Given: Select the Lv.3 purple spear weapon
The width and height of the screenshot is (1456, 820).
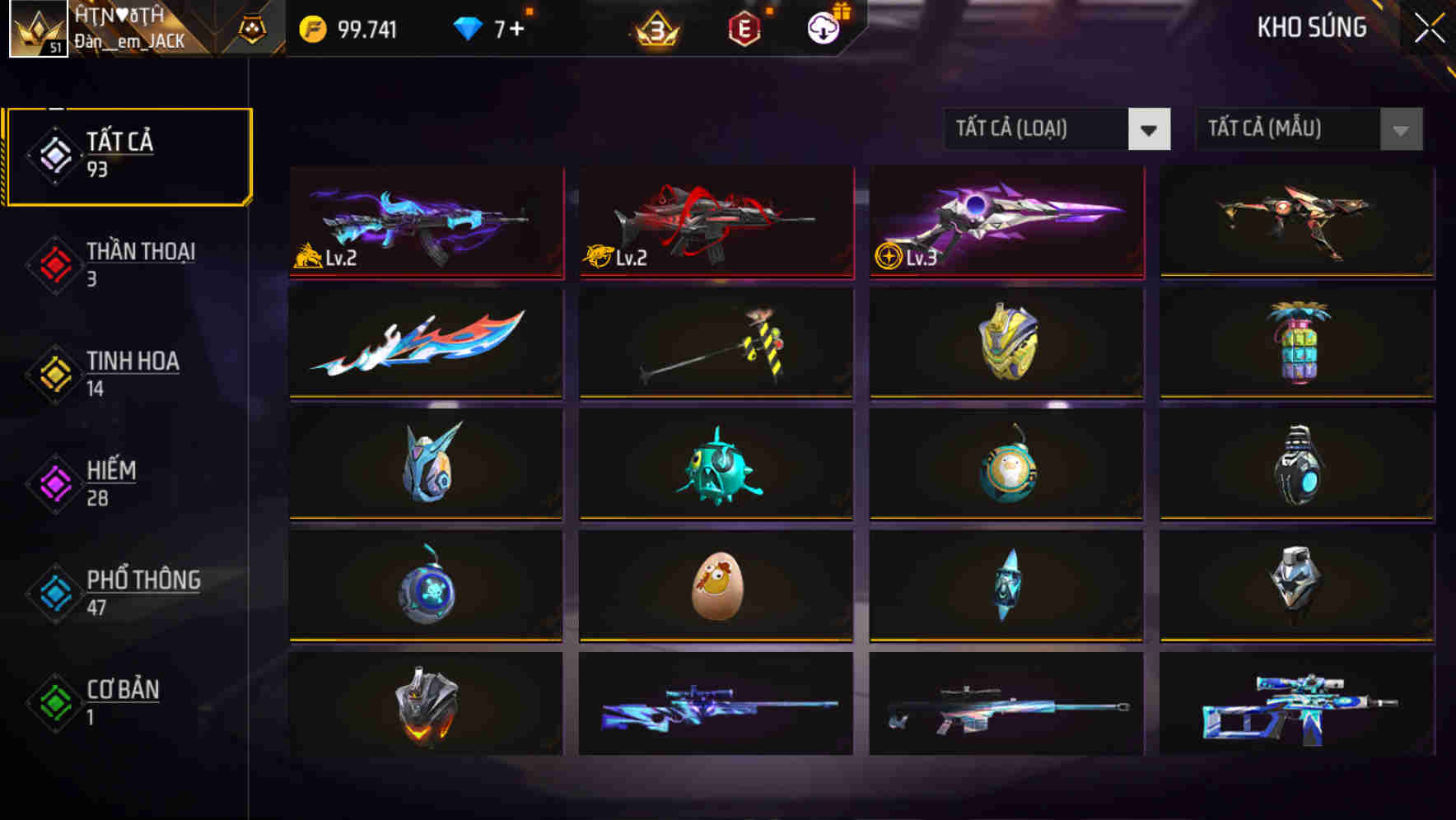Looking at the screenshot, I should point(1006,221).
